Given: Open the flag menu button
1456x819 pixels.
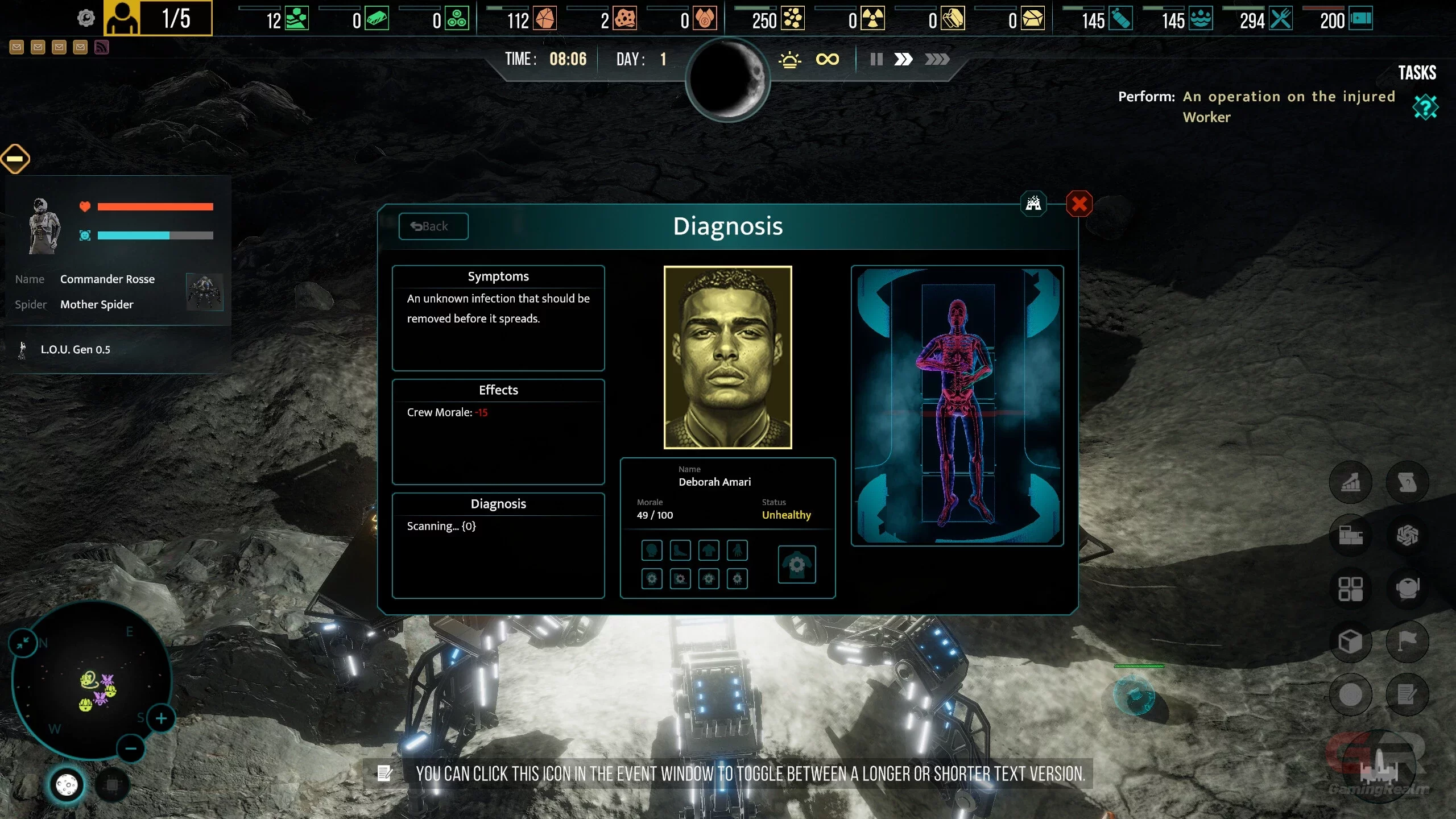Looking at the screenshot, I should point(1407,641).
